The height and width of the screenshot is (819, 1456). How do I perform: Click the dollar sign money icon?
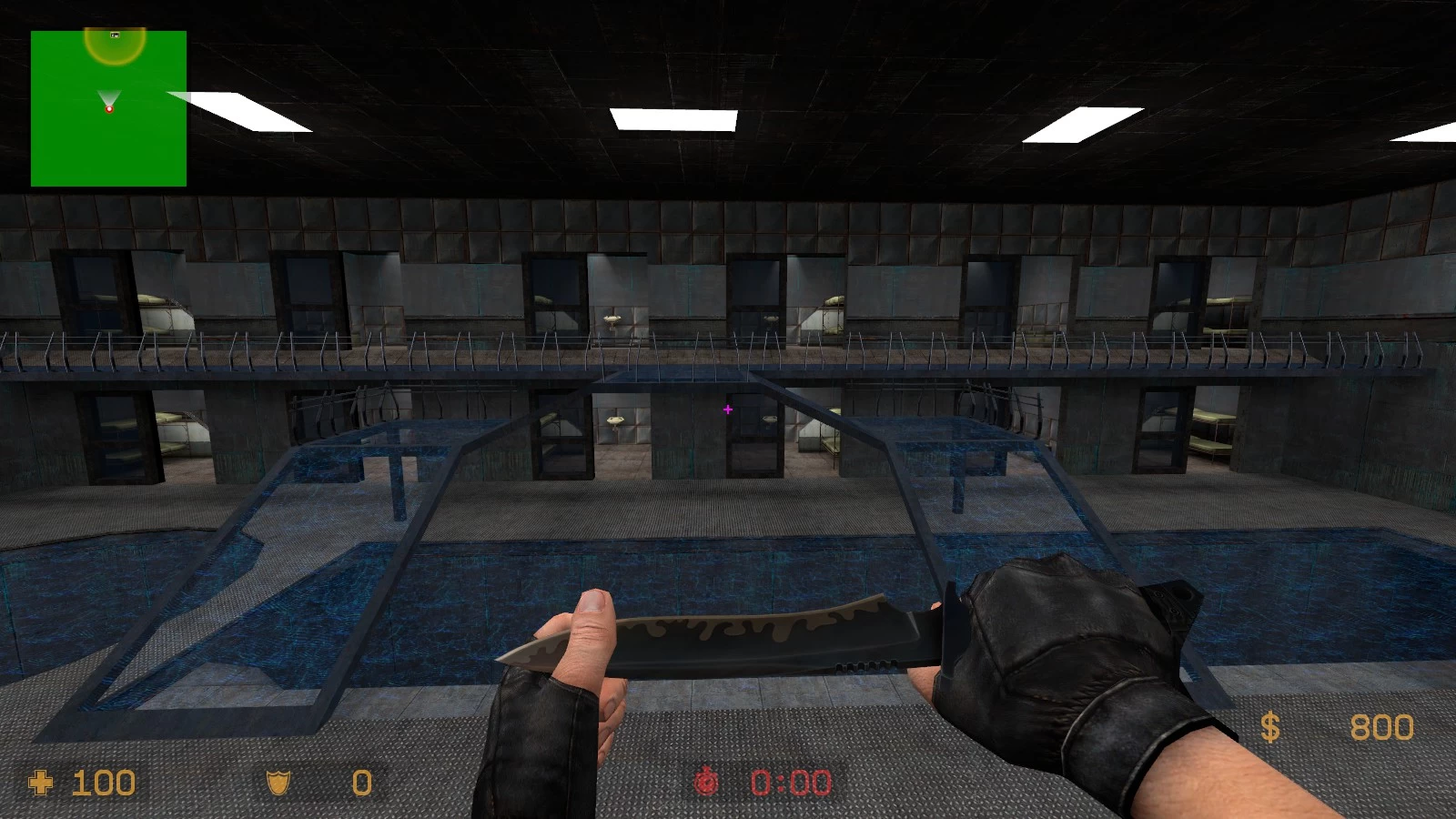[x=1271, y=728]
